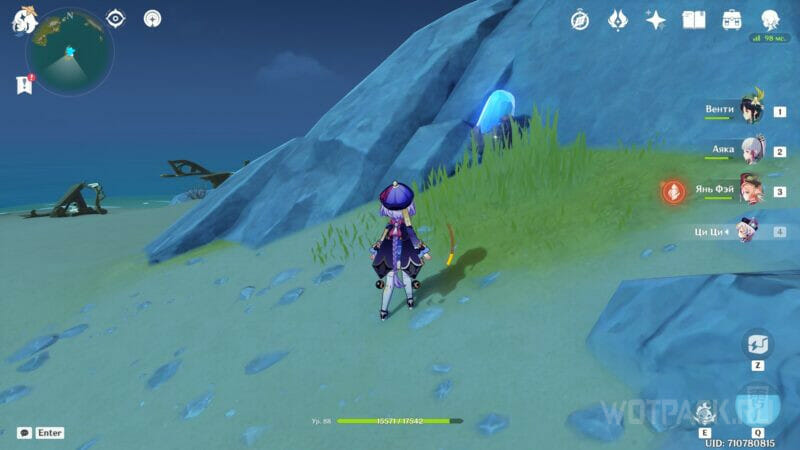Open the character profile head icon
Screen dimensions: 800x450
pos(770,20)
